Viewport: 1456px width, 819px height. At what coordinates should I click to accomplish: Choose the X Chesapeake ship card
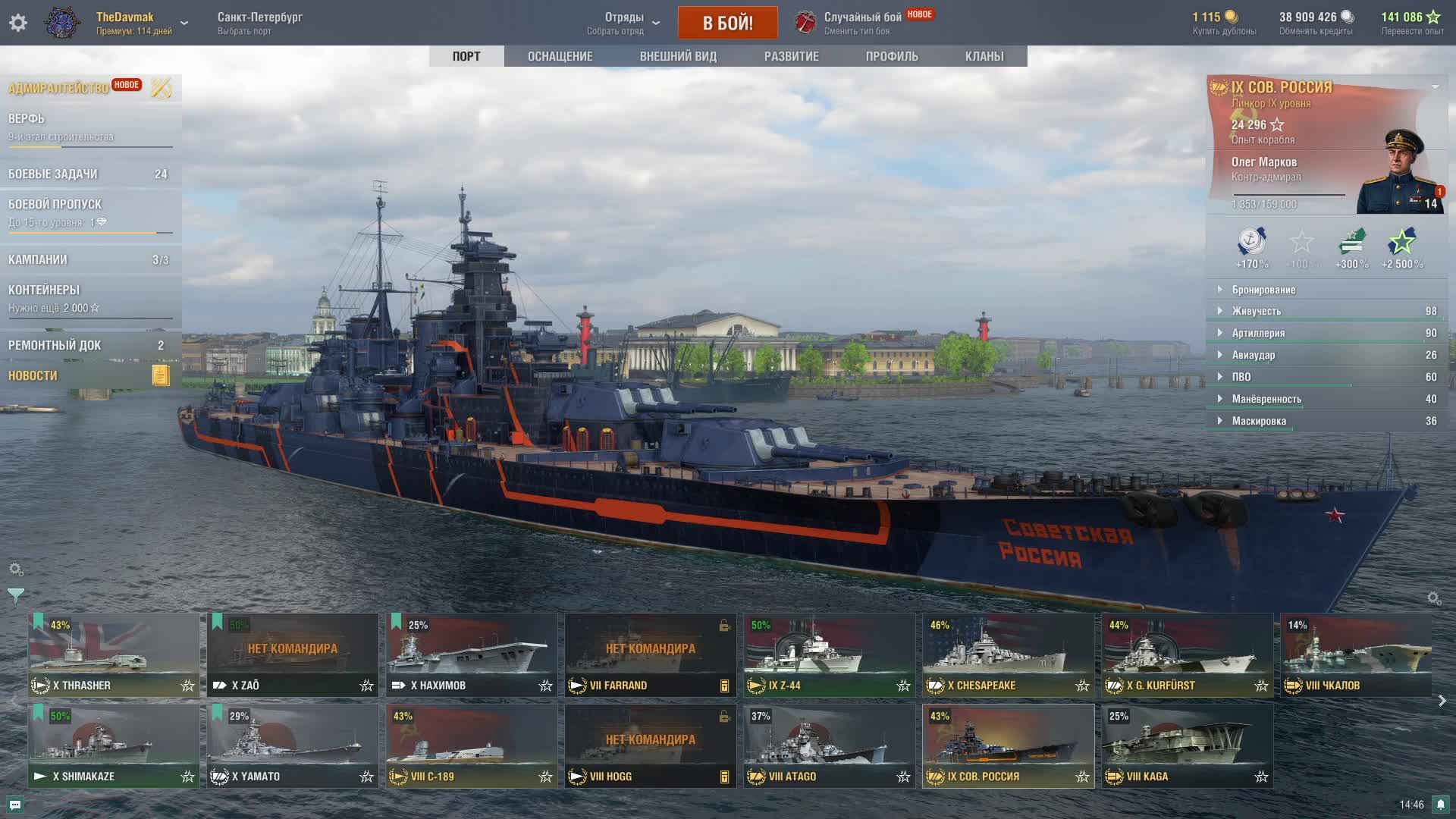tap(1008, 655)
